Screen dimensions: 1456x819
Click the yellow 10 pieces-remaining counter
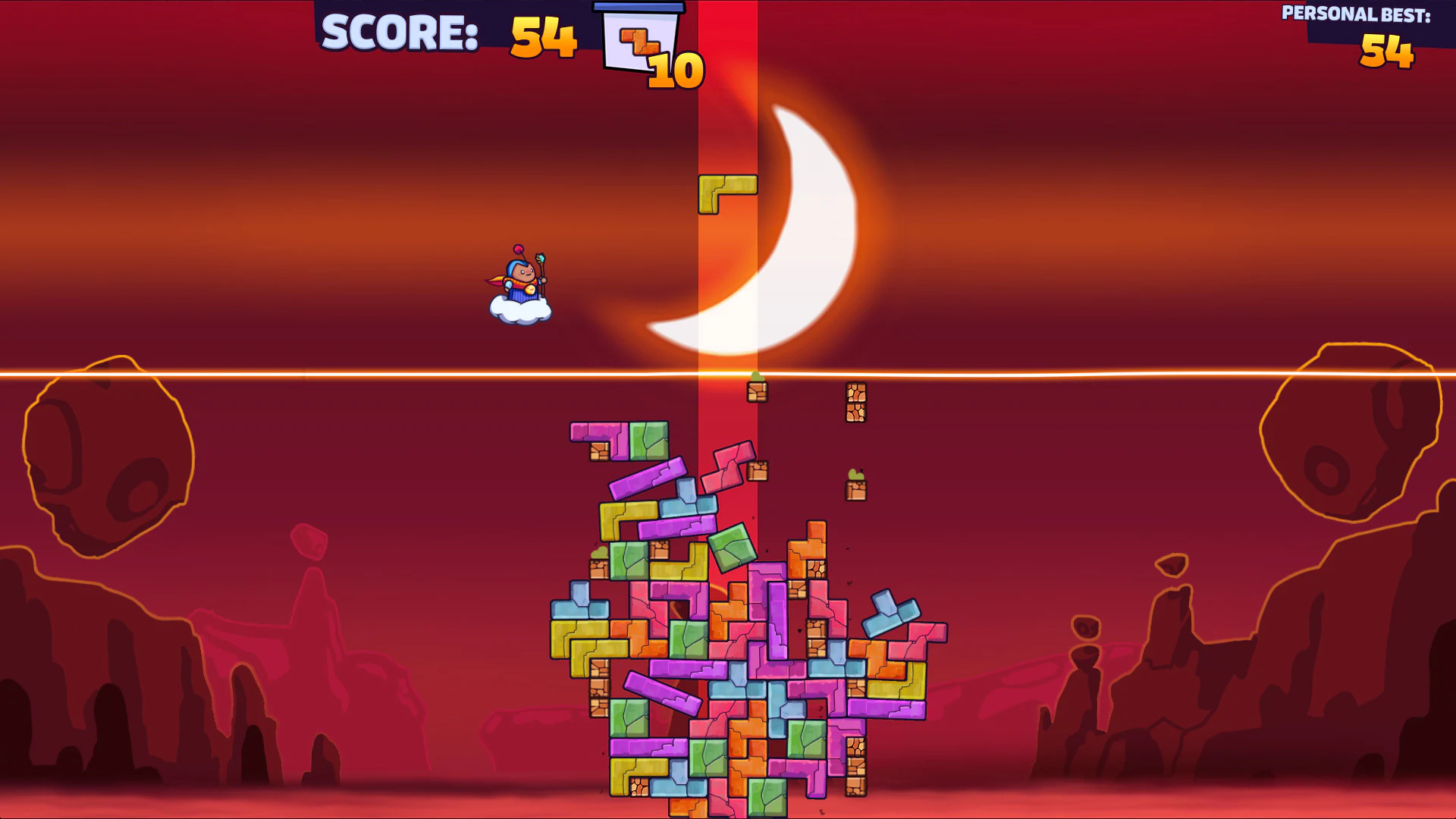677,70
